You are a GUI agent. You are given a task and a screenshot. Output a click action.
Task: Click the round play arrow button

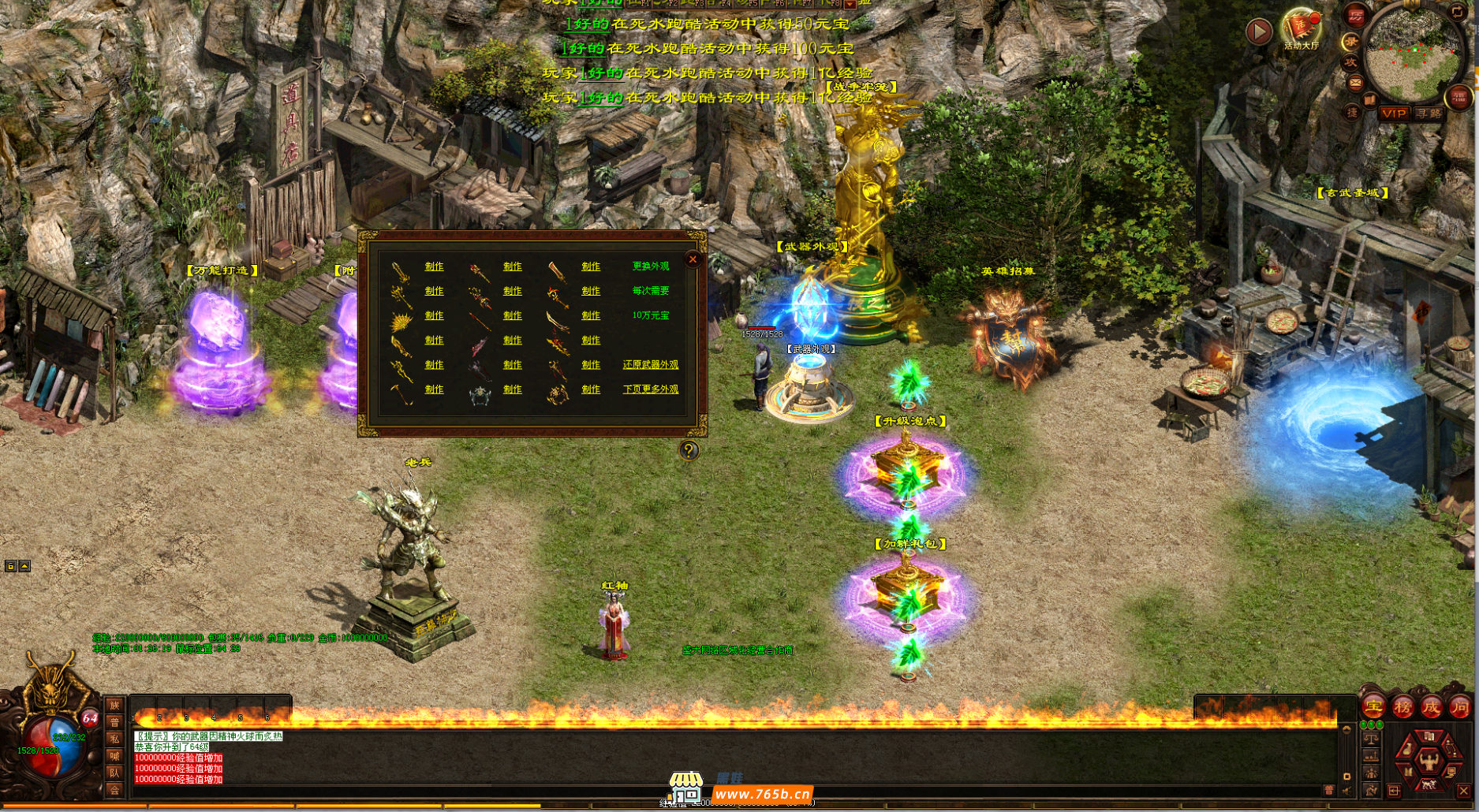1258,32
